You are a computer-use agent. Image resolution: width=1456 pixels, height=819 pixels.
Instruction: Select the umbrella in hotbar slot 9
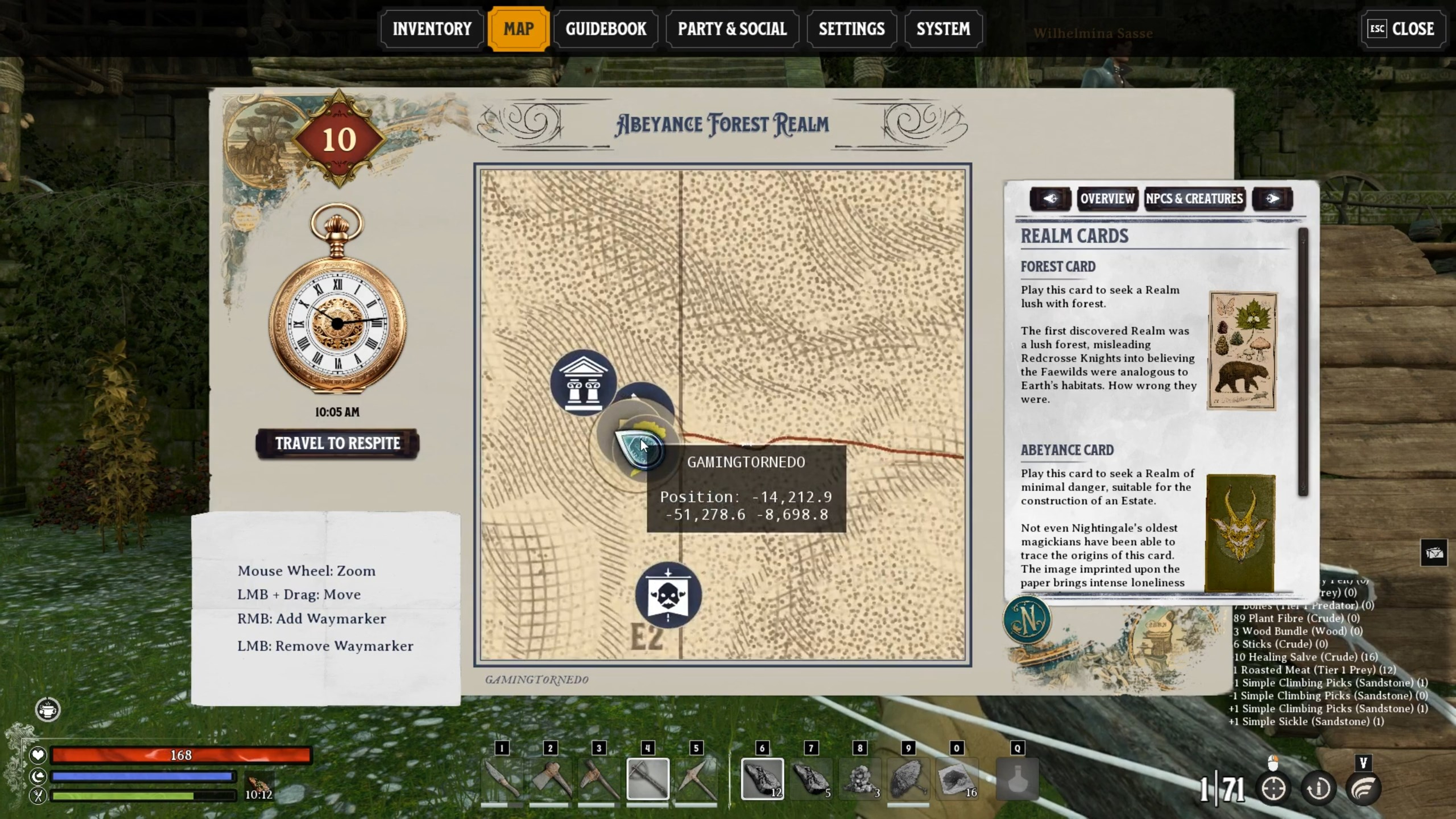tap(908, 779)
